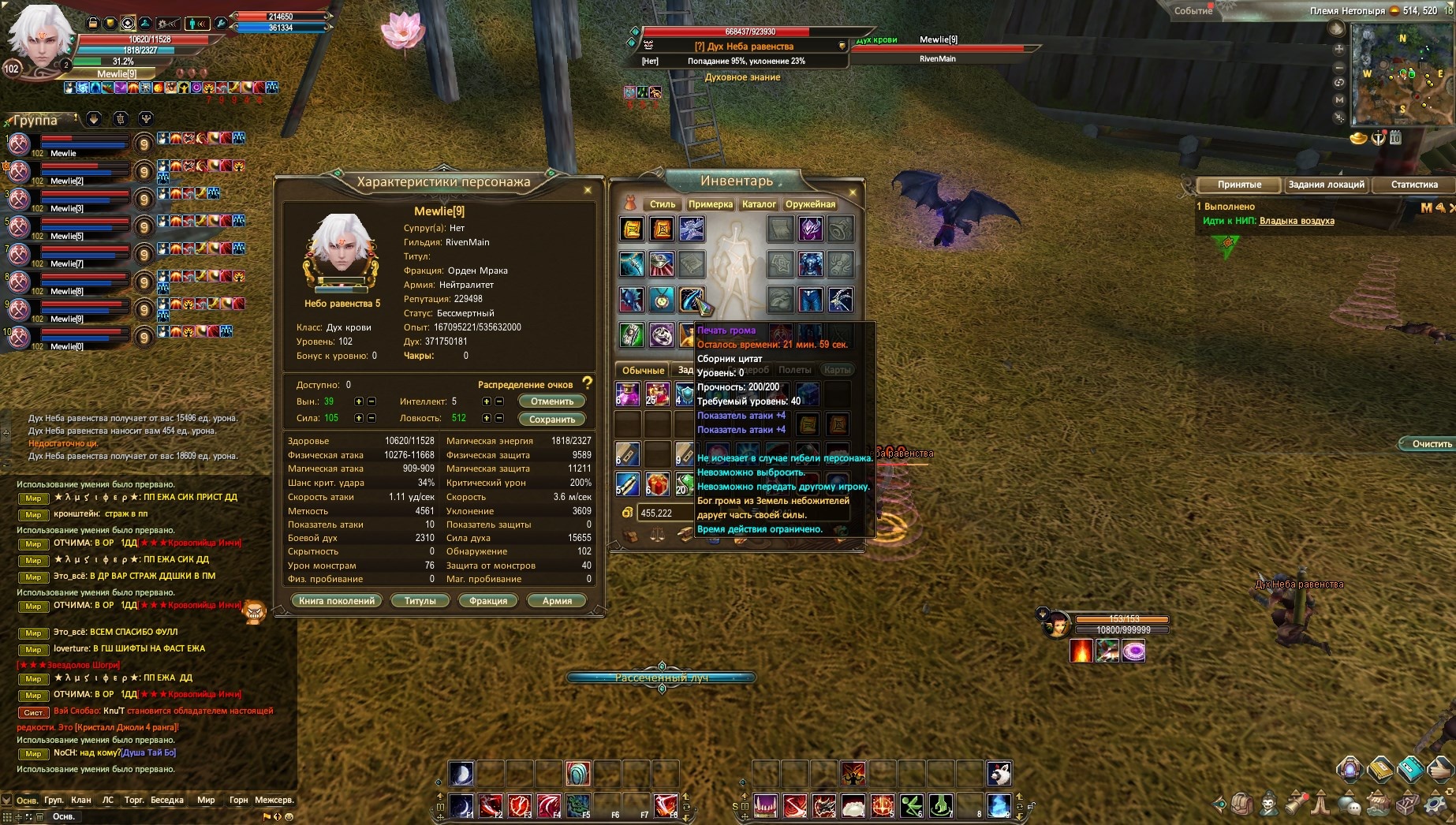The image size is (1456, 825).
Task: Open the Статистика tab
Action: 1414,185
